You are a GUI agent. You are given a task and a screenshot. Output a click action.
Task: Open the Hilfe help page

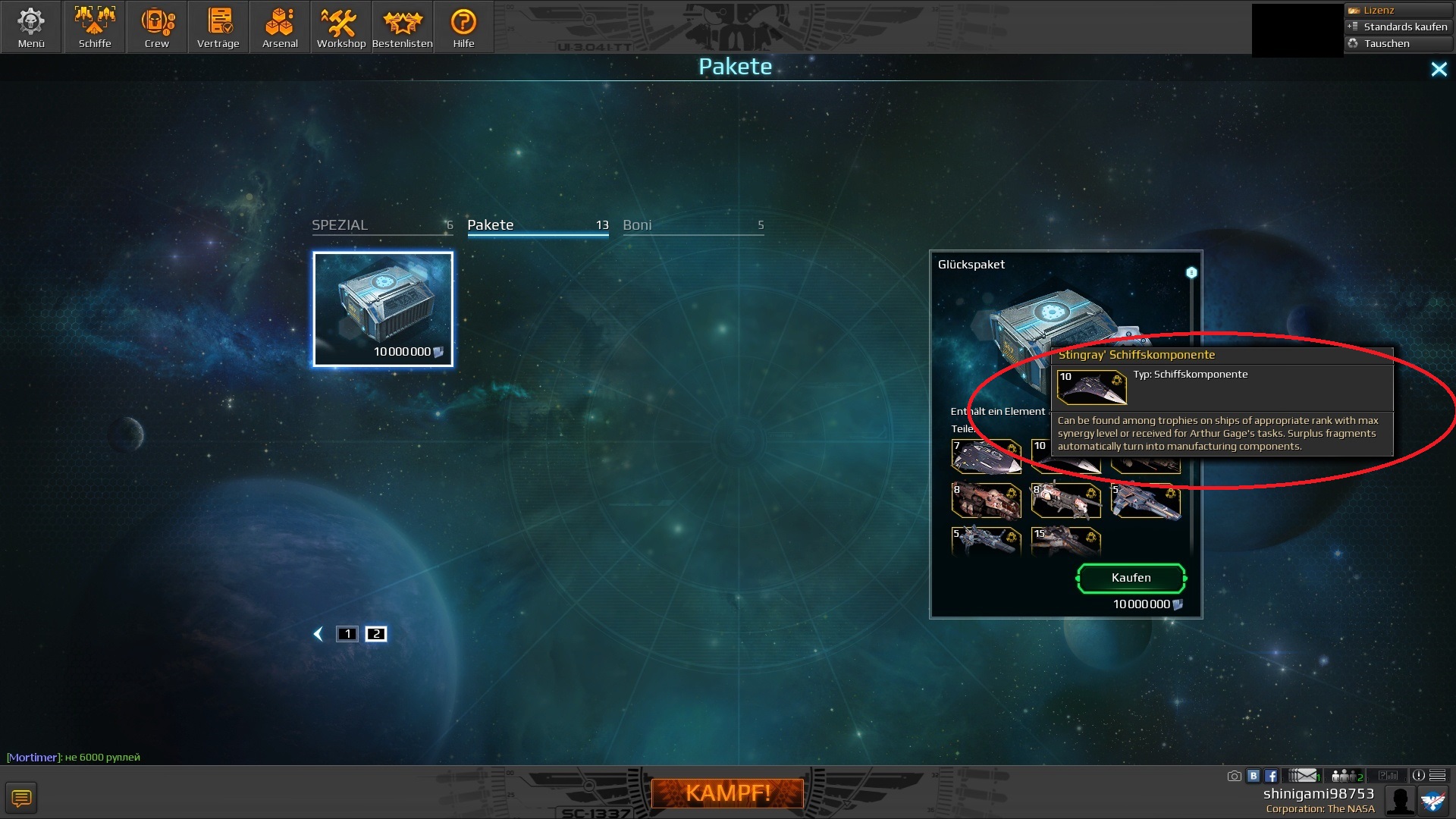(x=463, y=27)
